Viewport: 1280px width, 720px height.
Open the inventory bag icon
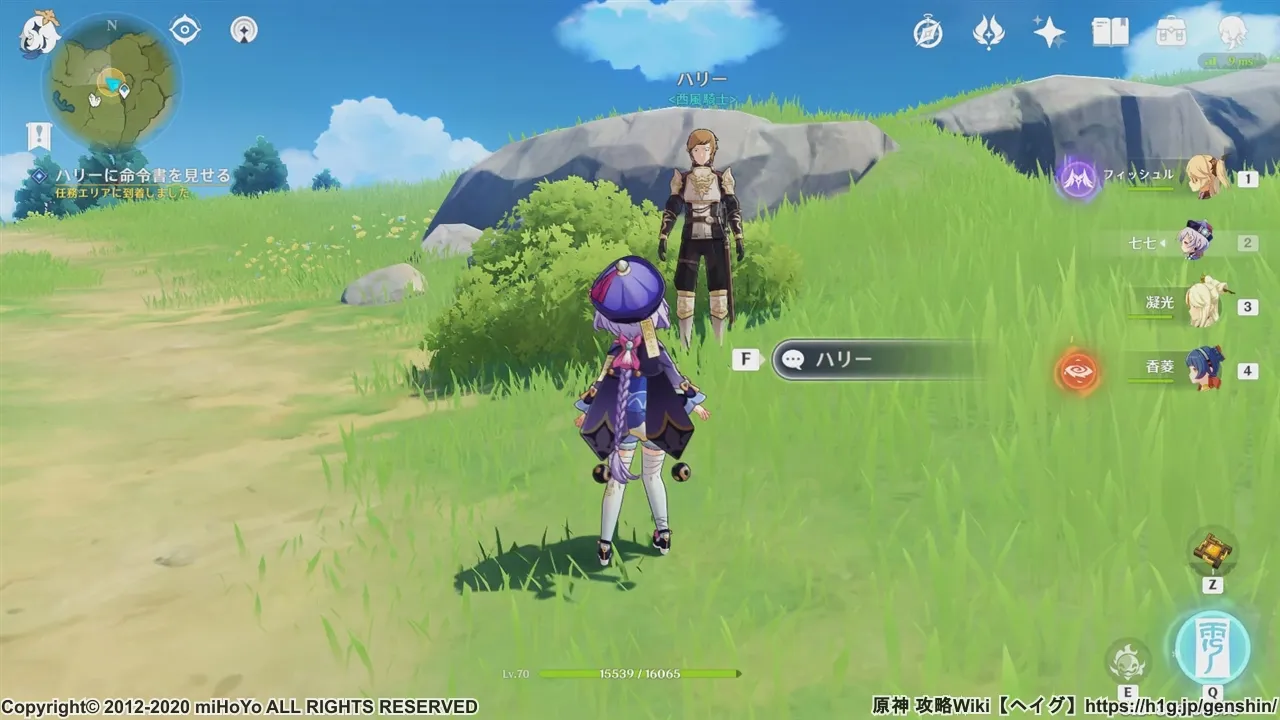pyautogui.click(x=1171, y=33)
